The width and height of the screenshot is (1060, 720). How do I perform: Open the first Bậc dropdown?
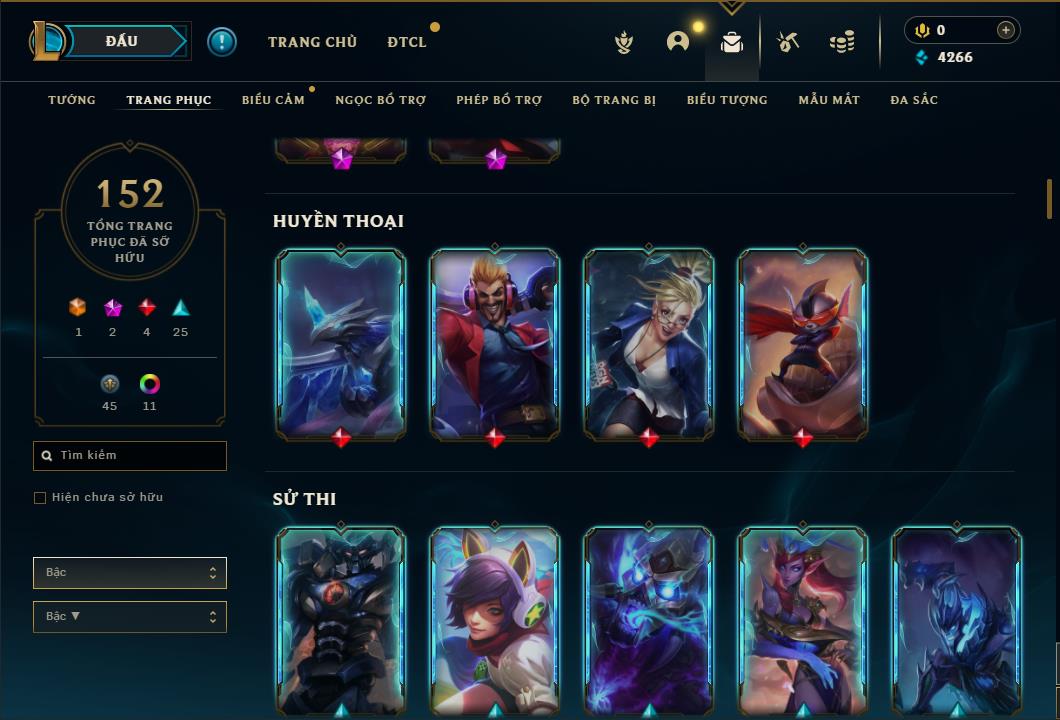pyautogui.click(x=130, y=573)
